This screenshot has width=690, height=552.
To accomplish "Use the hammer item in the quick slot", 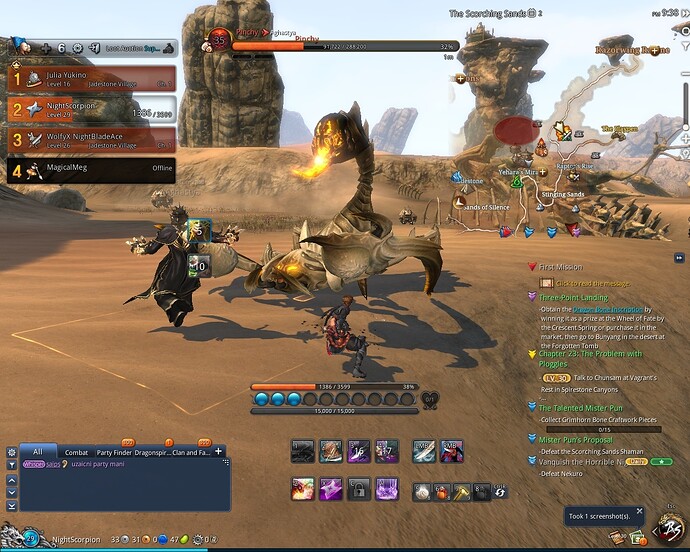I will pyautogui.click(x=460, y=492).
